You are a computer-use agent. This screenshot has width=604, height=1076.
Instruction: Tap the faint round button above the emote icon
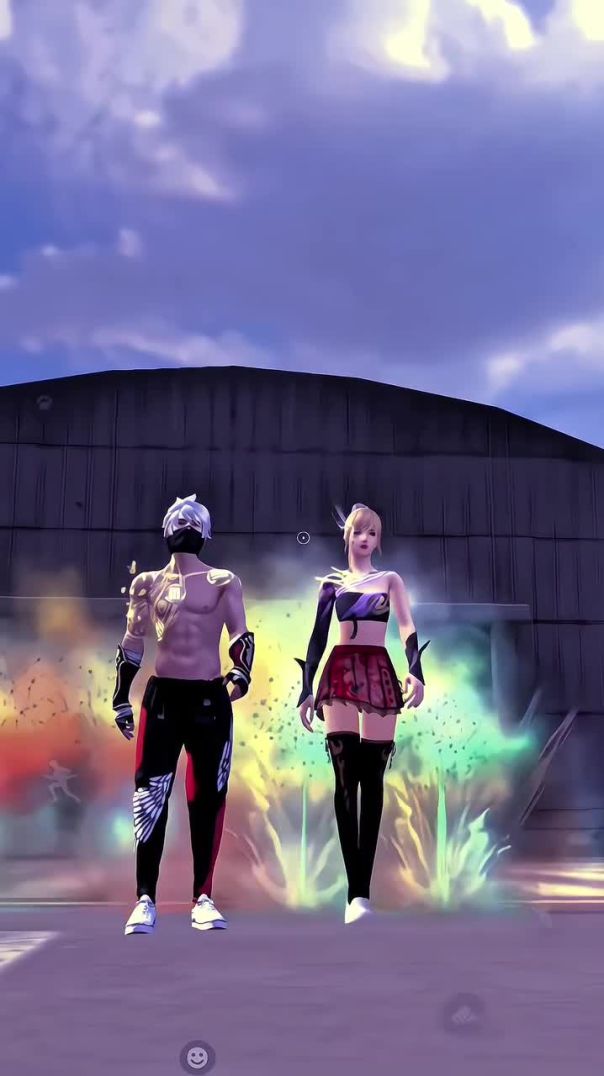[x=463, y=1013]
